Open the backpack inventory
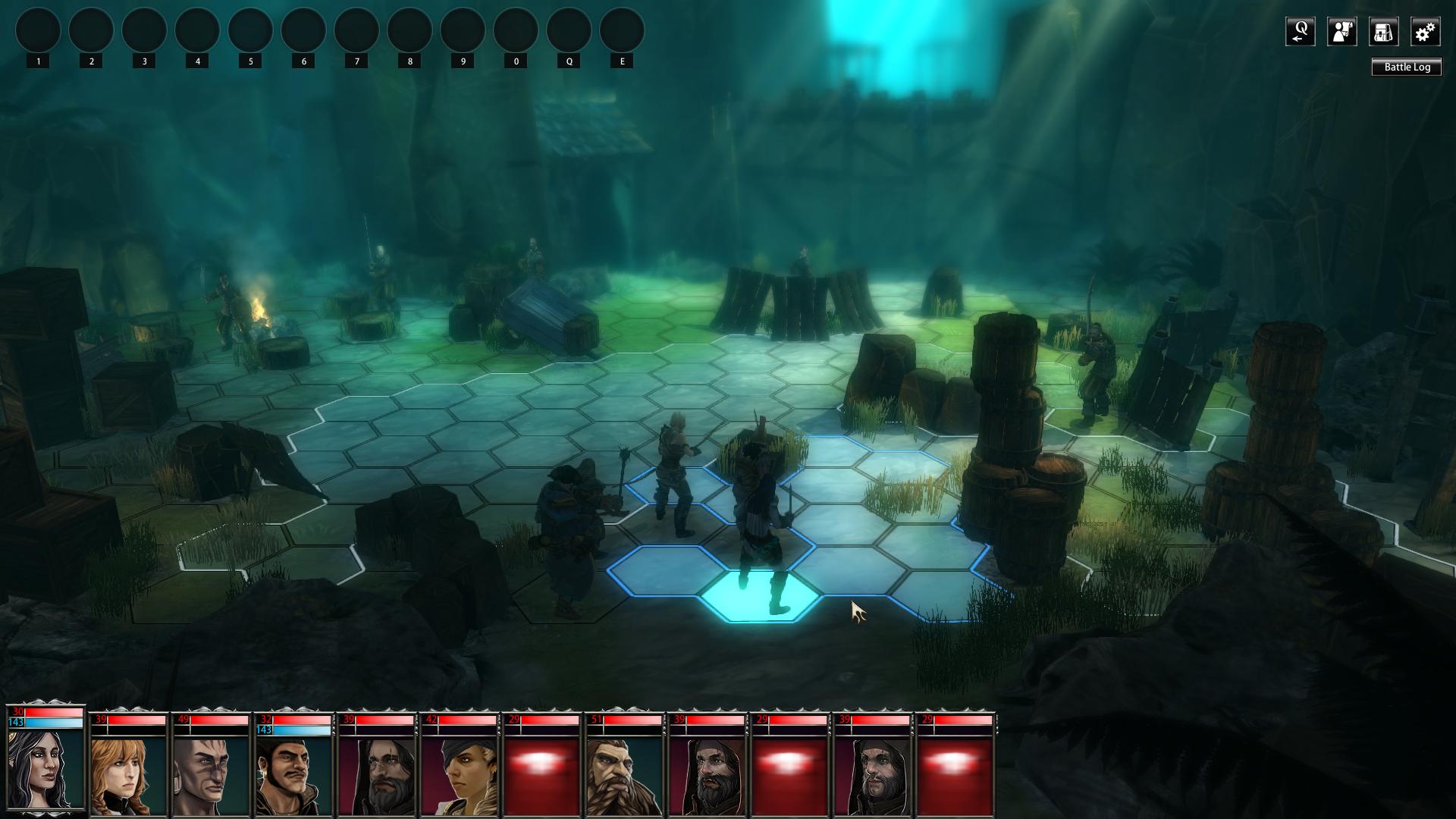 coord(1383,32)
